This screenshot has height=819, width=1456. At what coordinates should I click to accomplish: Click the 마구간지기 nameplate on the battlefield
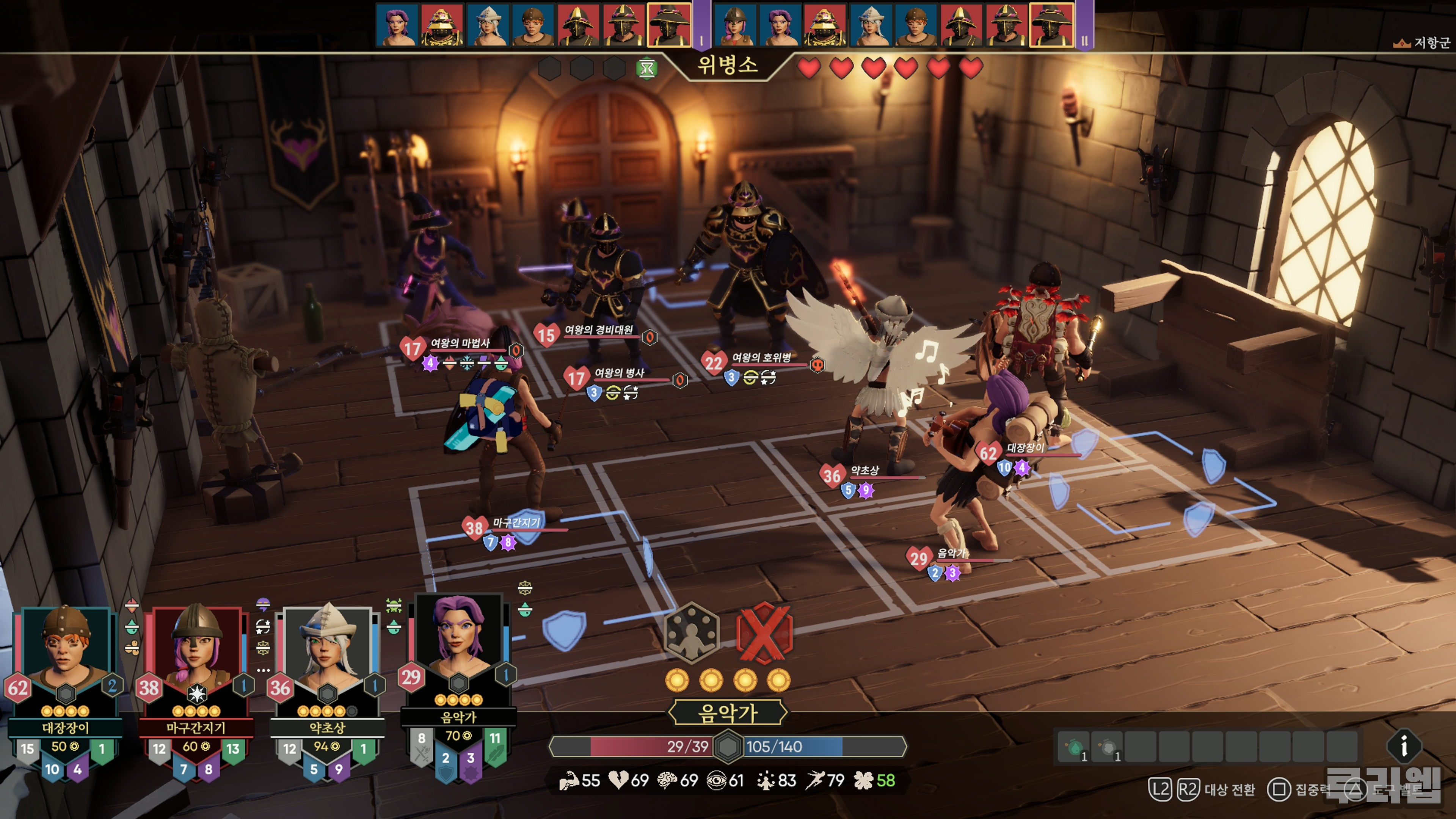pos(516,523)
